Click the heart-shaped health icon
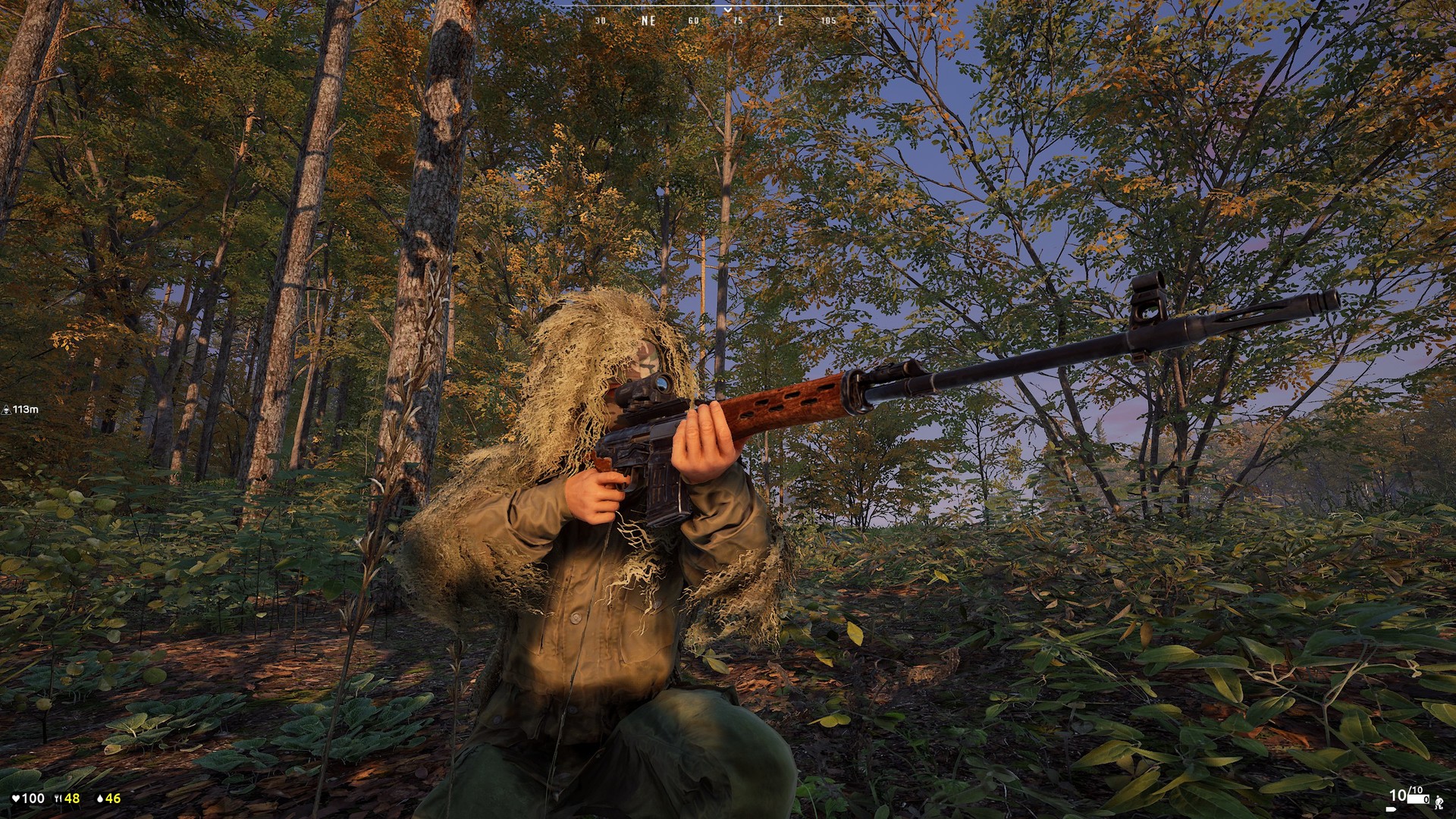The width and height of the screenshot is (1456, 819). tap(16, 798)
